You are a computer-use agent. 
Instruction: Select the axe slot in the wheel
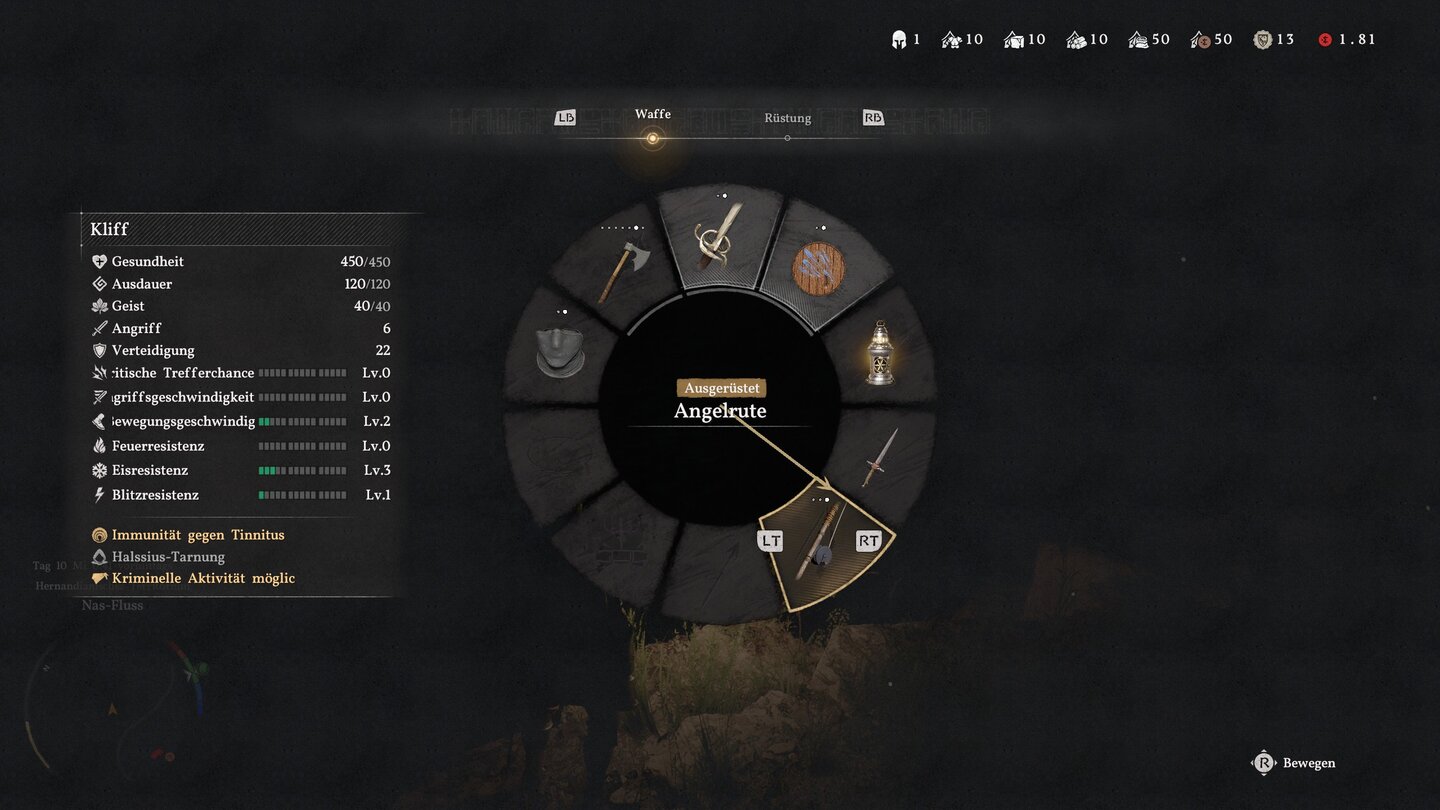622,270
